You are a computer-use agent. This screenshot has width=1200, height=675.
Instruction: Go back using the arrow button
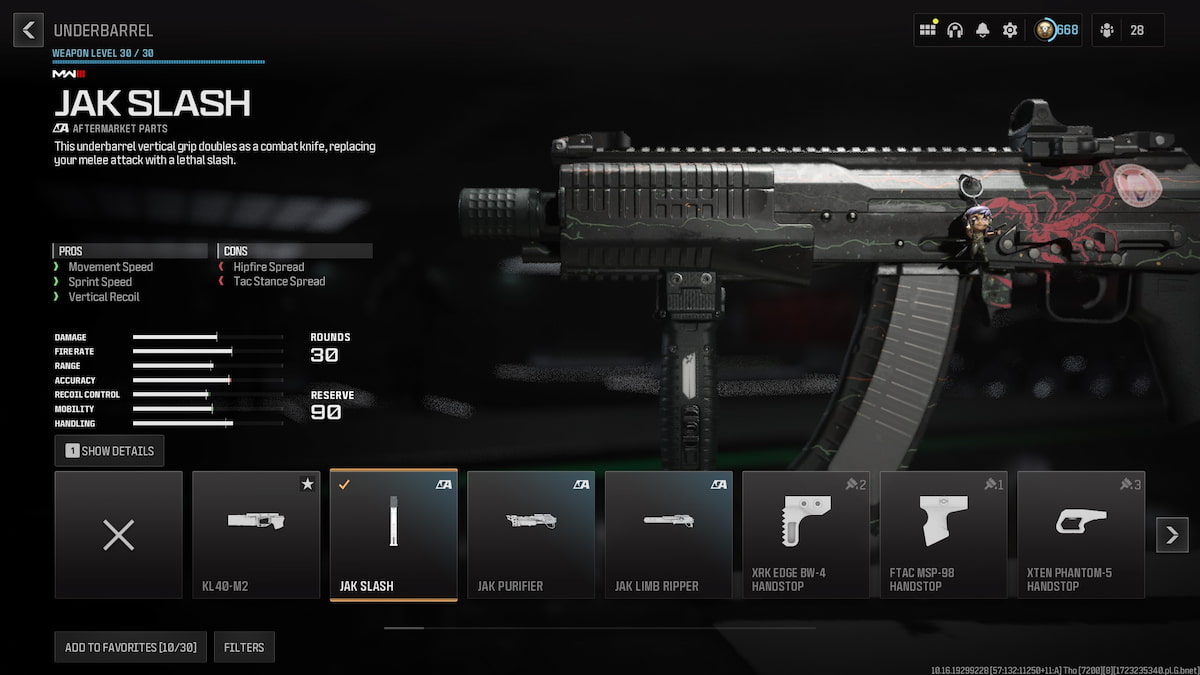[28, 30]
